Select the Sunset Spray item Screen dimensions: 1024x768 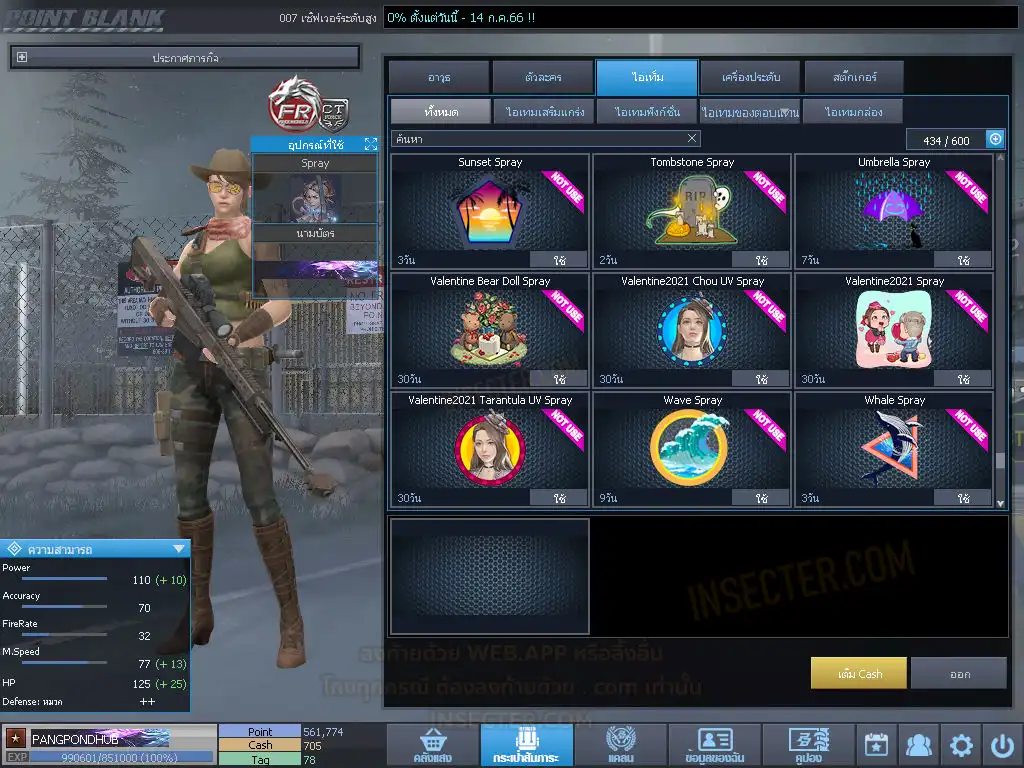tap(490, 210)
